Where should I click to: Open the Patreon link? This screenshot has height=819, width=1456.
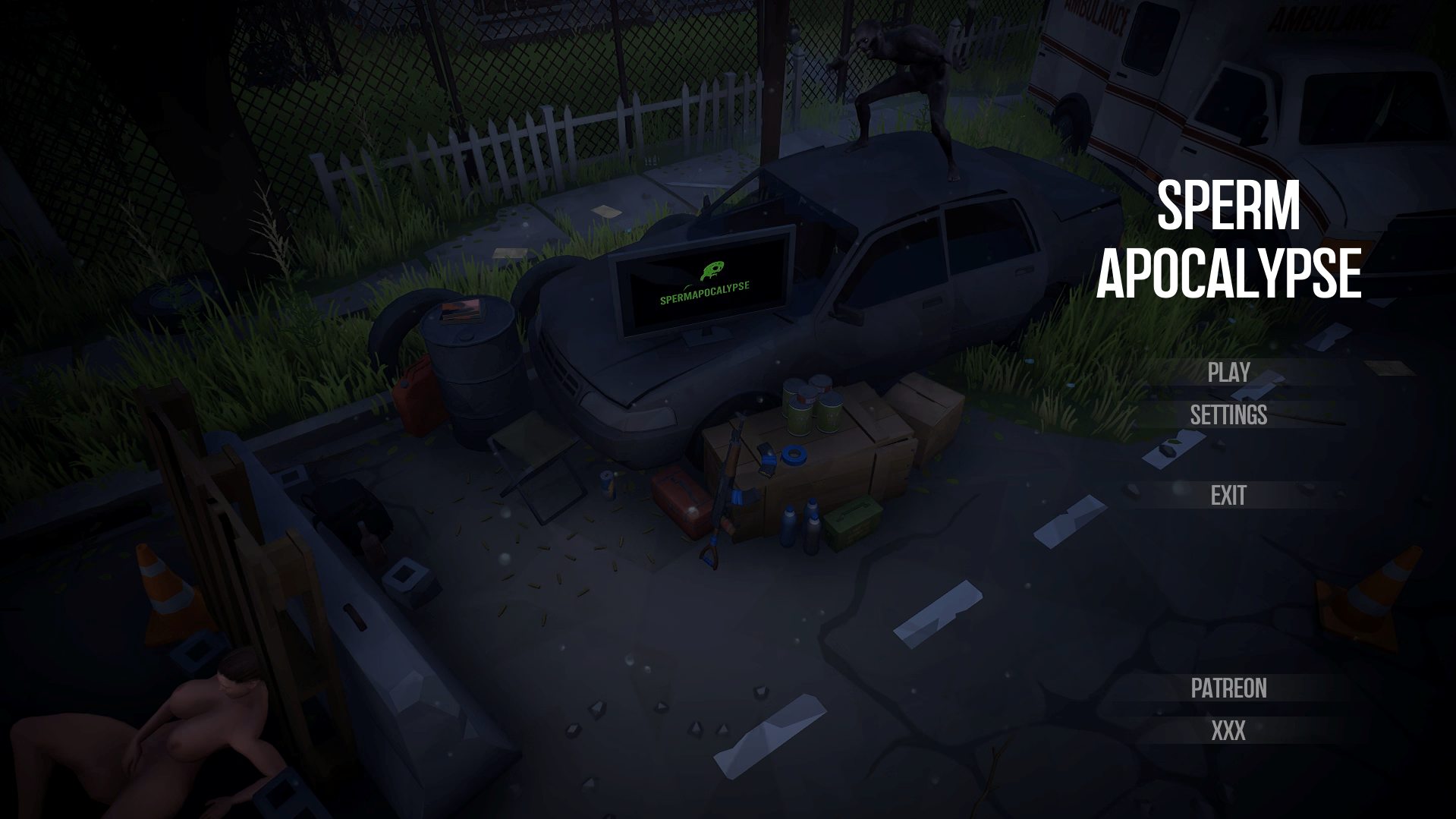coord(1228,688)
